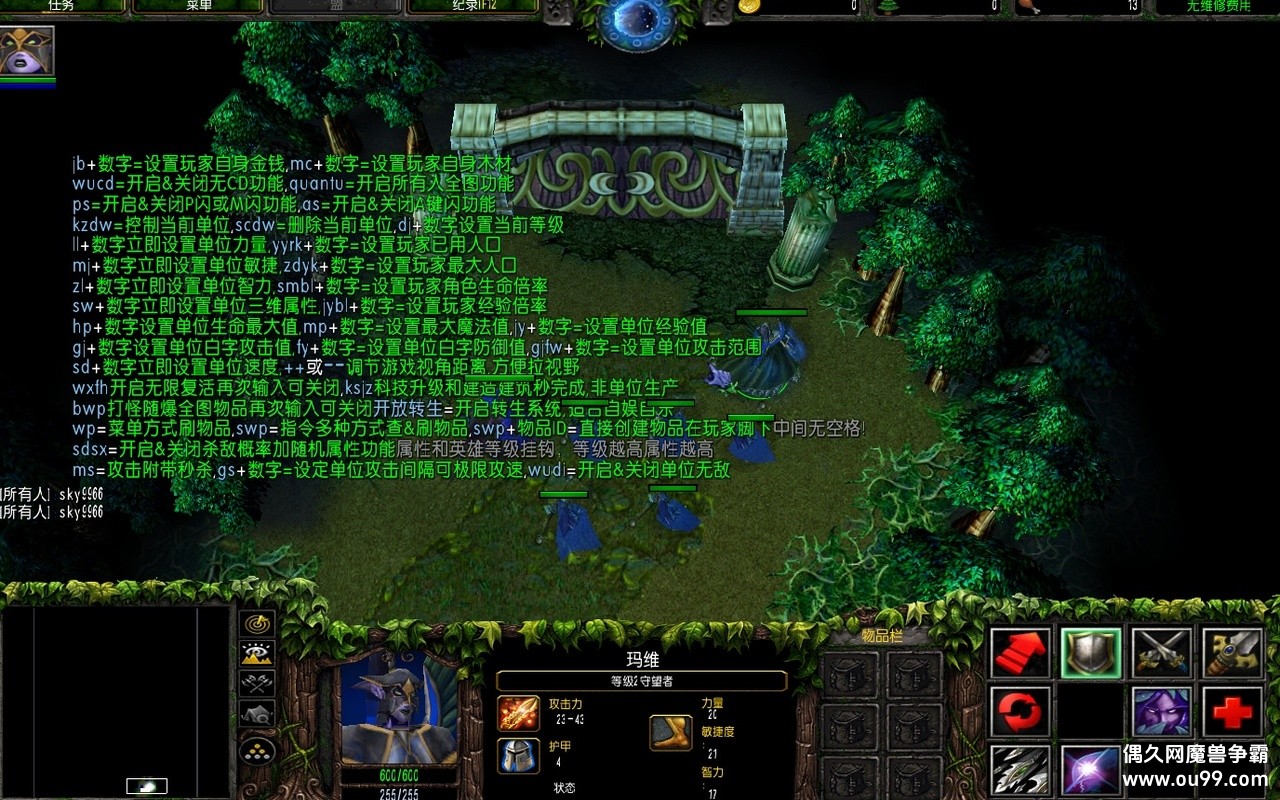
Task: Click the red circular arrows icon
Action: (x=1021, y=712)
